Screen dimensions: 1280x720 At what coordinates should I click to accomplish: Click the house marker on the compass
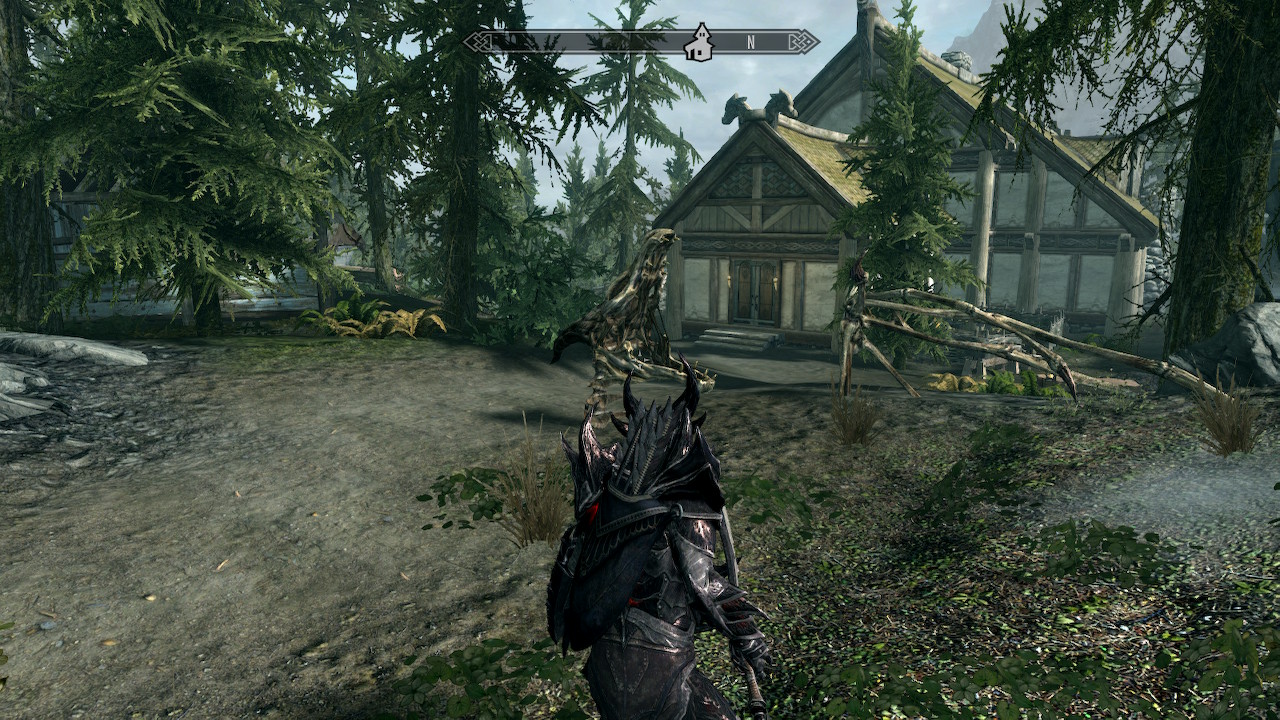pos(698,42)
